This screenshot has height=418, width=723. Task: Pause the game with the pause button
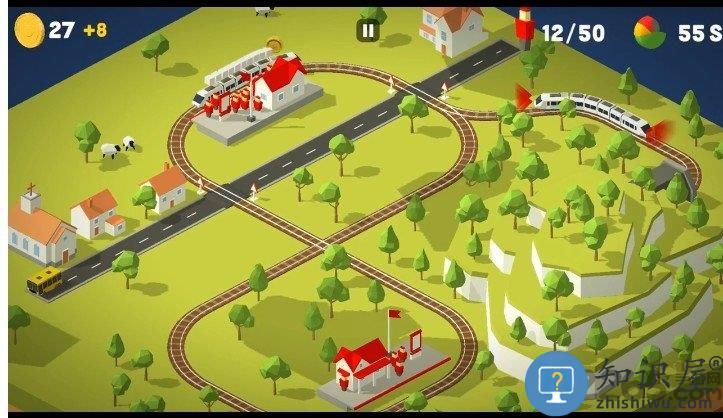[x=368, y=31]
